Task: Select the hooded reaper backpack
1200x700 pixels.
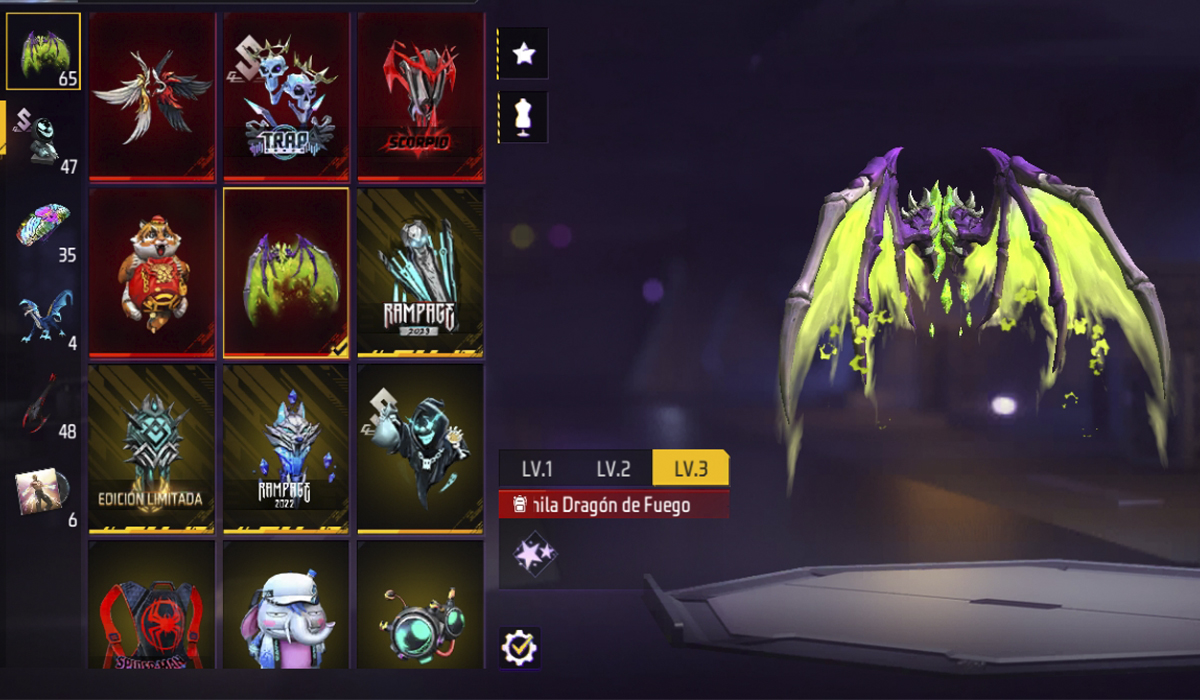Action: (420, 448)
